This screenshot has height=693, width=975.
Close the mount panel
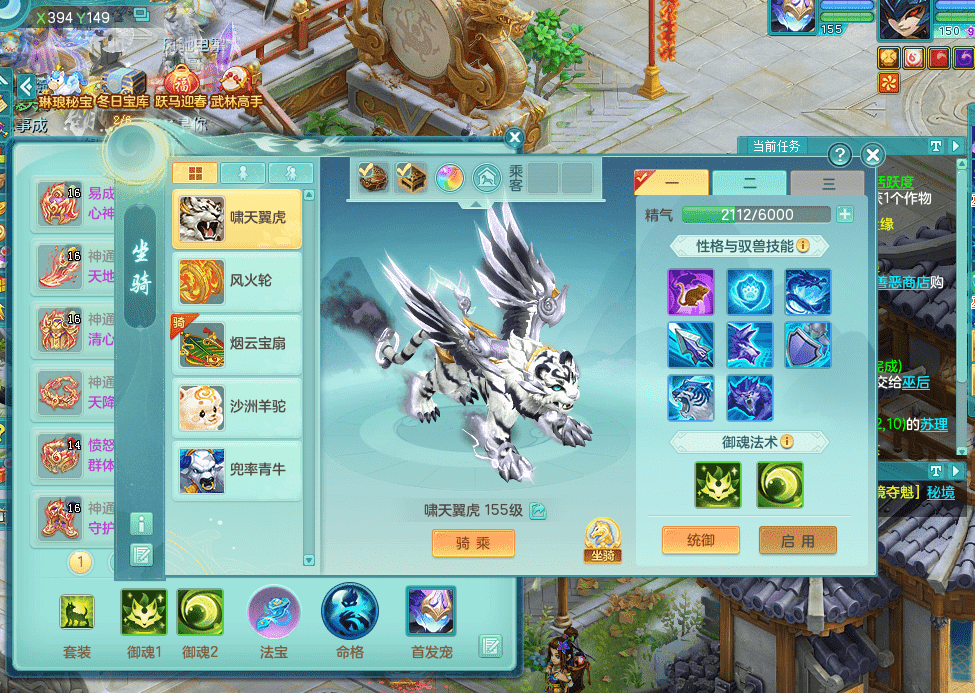pos(872,155)
